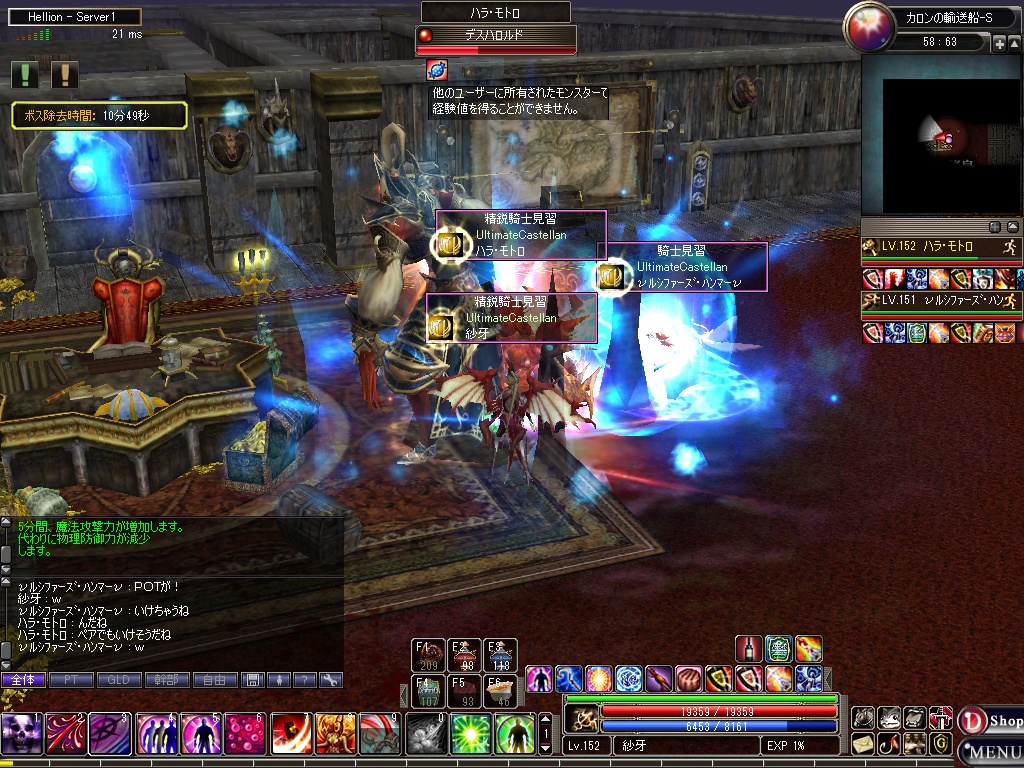Choose the 幹部 chat tab
Image resolution: width=1024 pixels, height=768 pixels.
[167, 680]
